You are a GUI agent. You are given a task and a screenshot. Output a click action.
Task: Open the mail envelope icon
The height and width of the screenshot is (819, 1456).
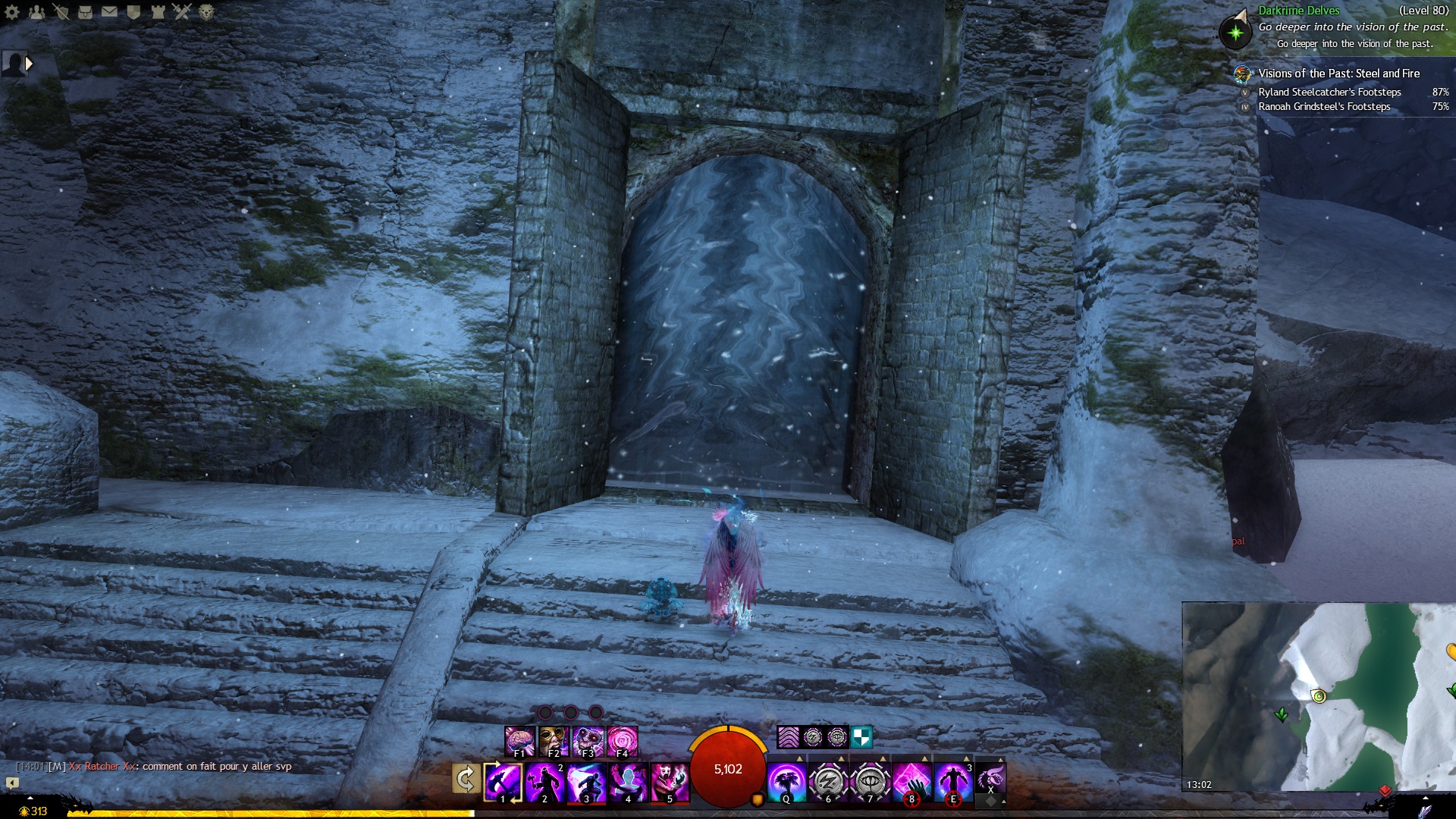[109, 11]
